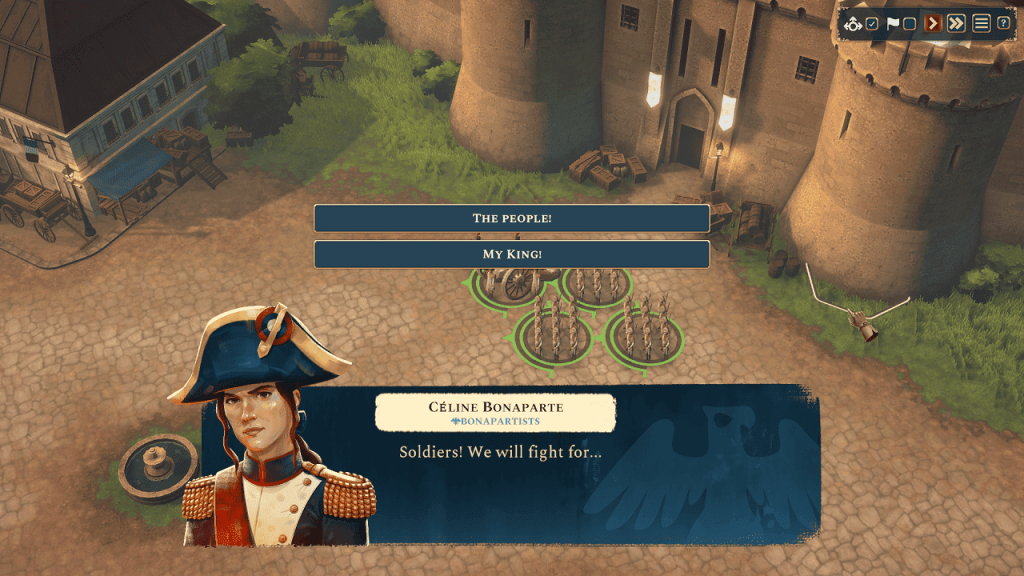Toggle the checked movement-arrows checkbox

pos(872,24)
